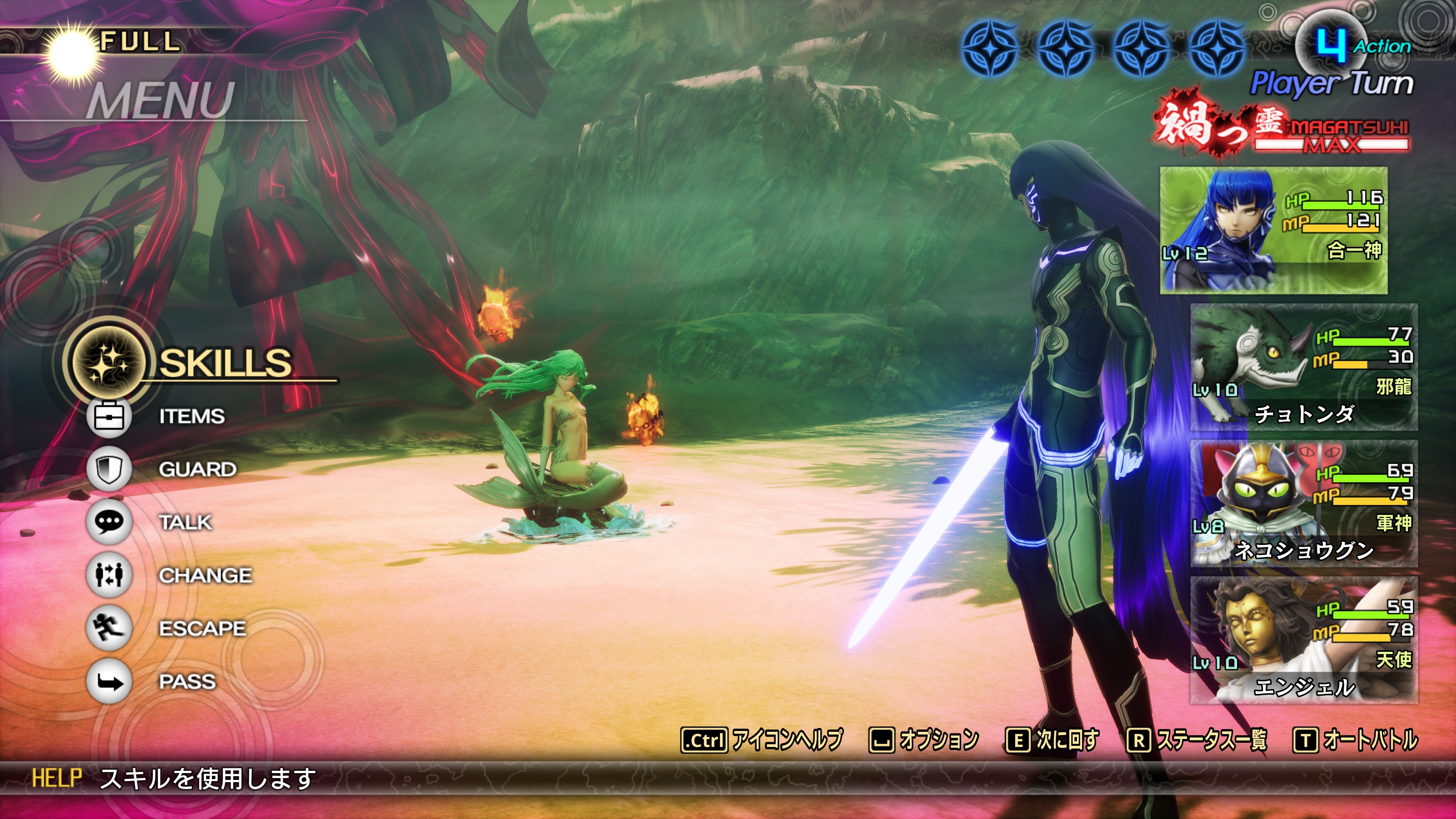Select the GUARD command
Screen dimensions: 1456x819
197,469
